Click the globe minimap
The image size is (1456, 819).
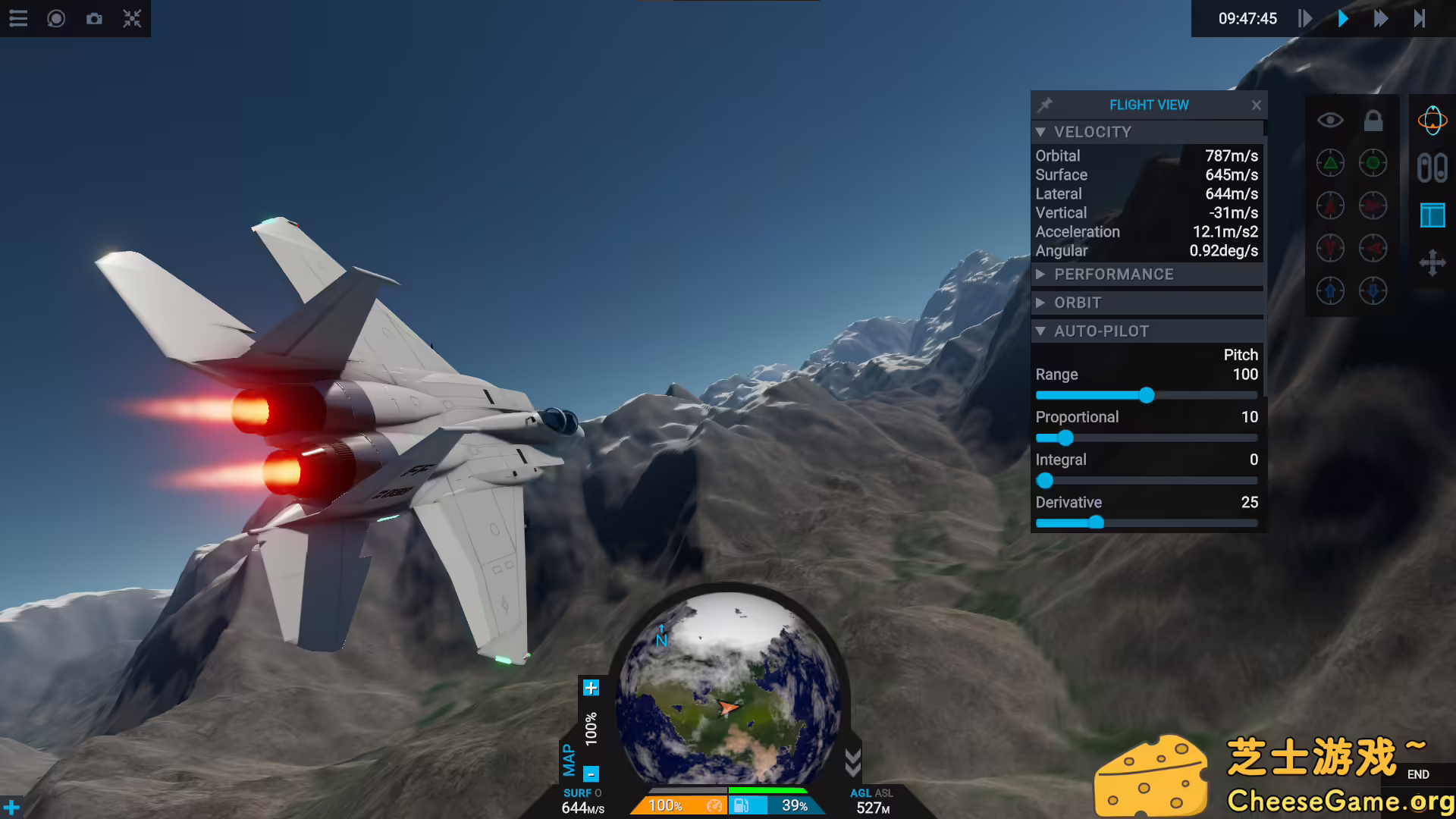coord(728,690)
